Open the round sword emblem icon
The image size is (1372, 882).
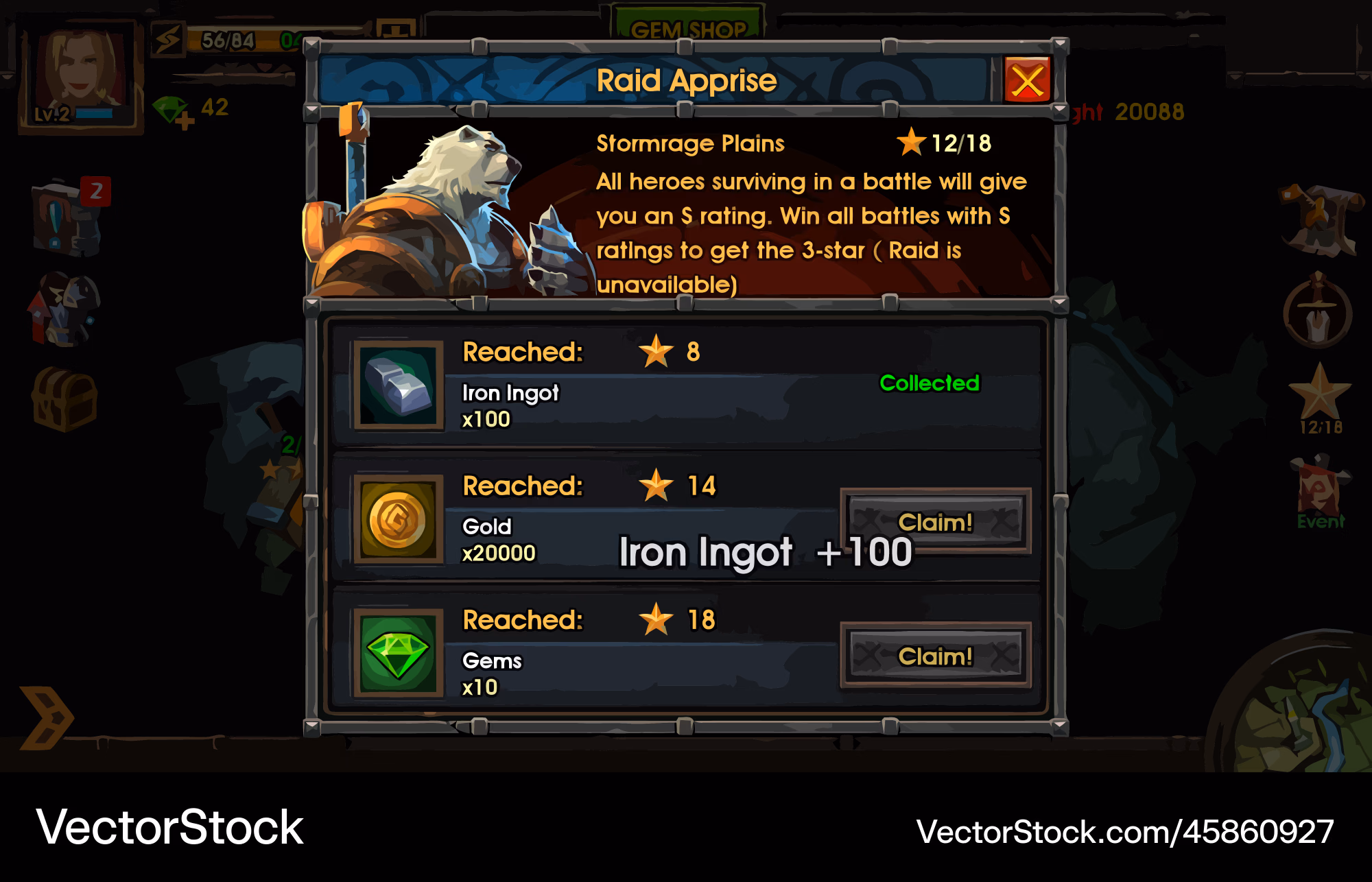[1317, 312]
